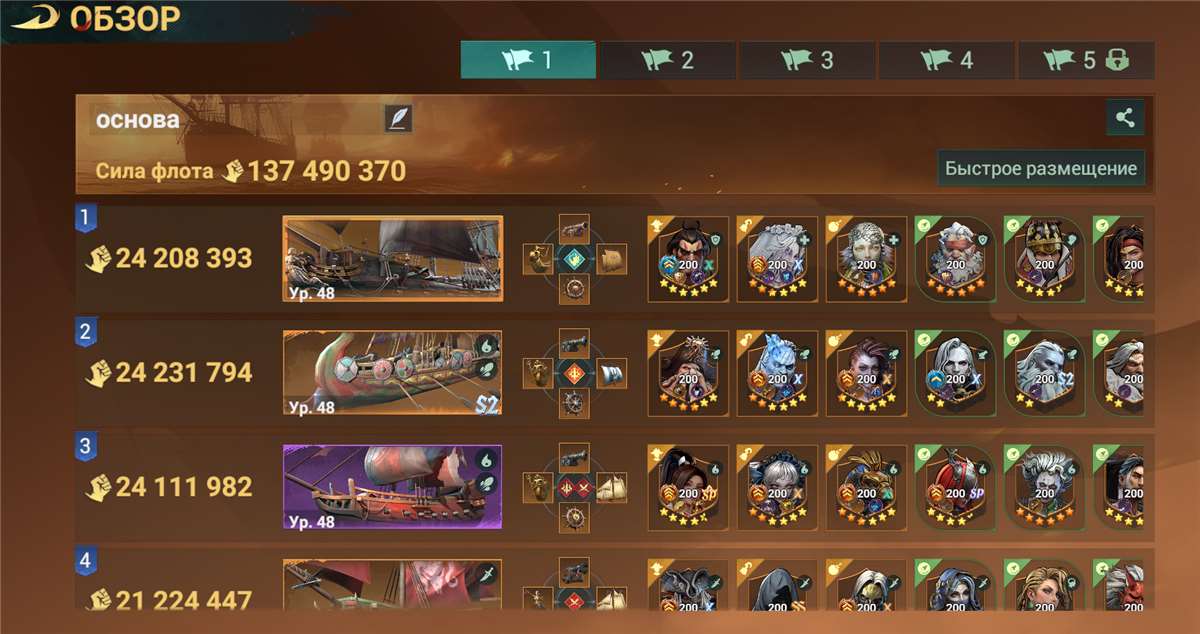1200x634 pixels.
Task: Select the first hero in squad 3
Action: [x=687, y=487]
